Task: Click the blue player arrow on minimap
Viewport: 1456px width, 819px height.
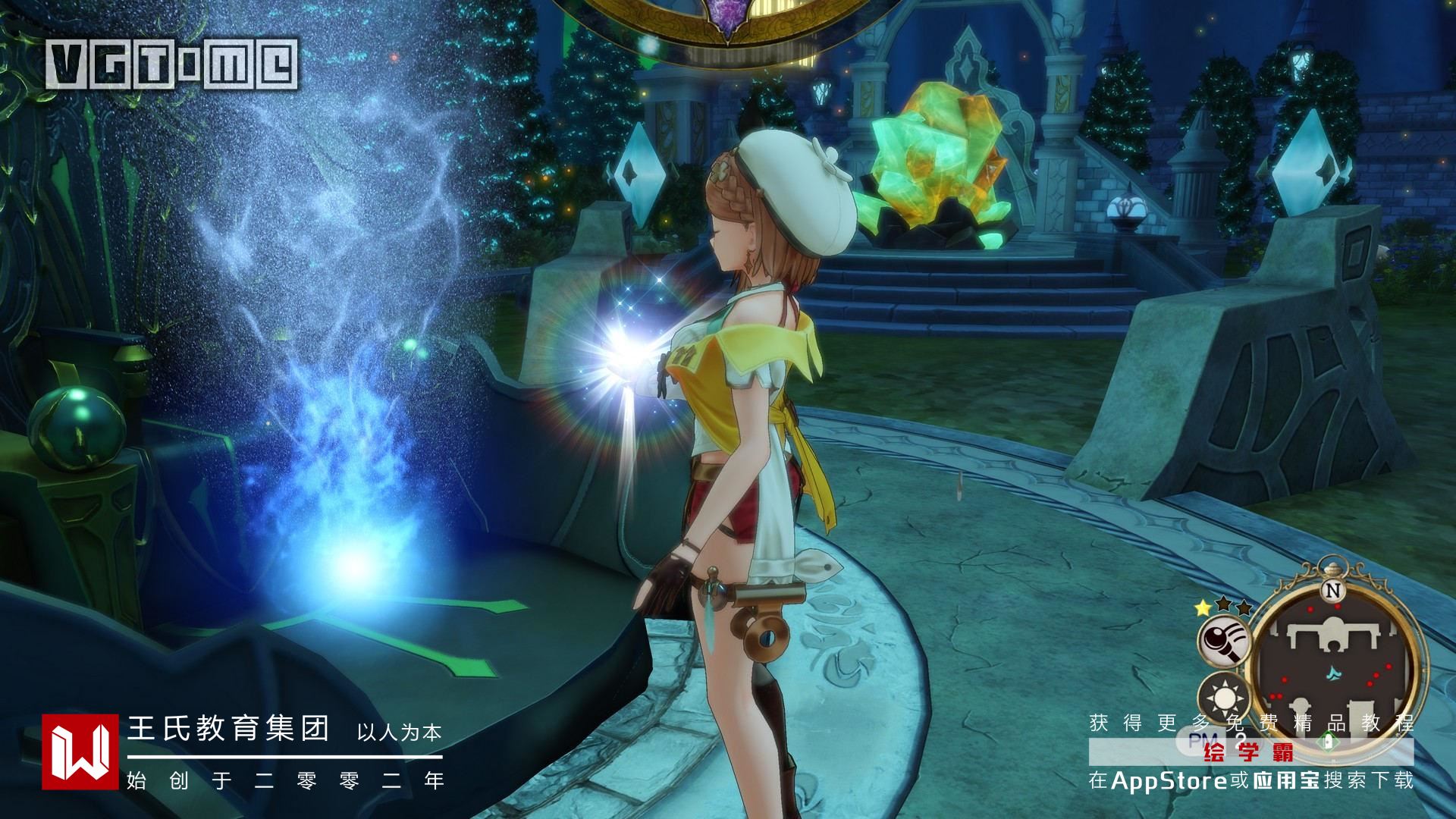Action: click(1332, 673)
